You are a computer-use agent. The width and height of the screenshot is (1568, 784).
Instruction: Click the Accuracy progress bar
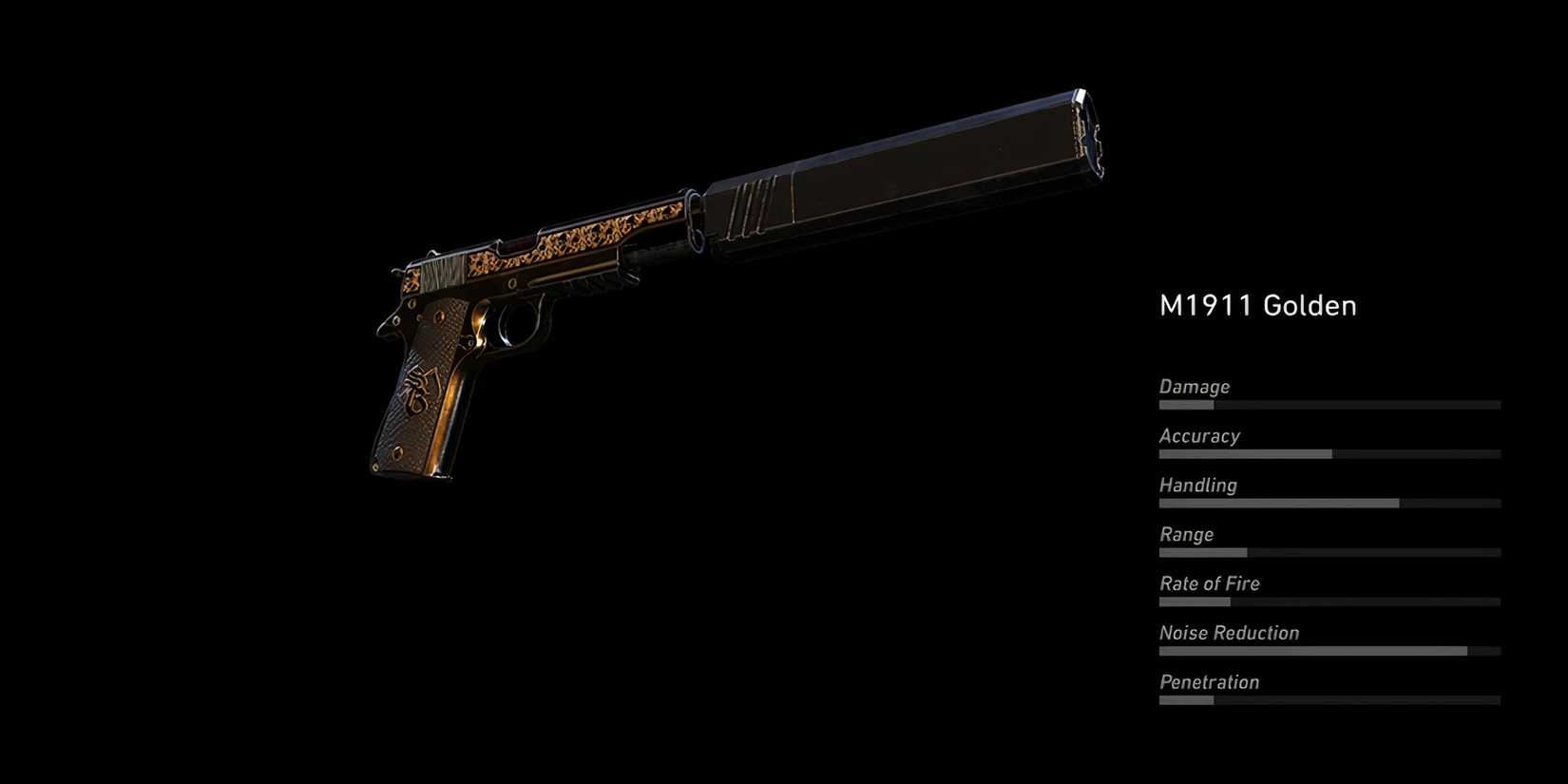(x=1330, y=453)
